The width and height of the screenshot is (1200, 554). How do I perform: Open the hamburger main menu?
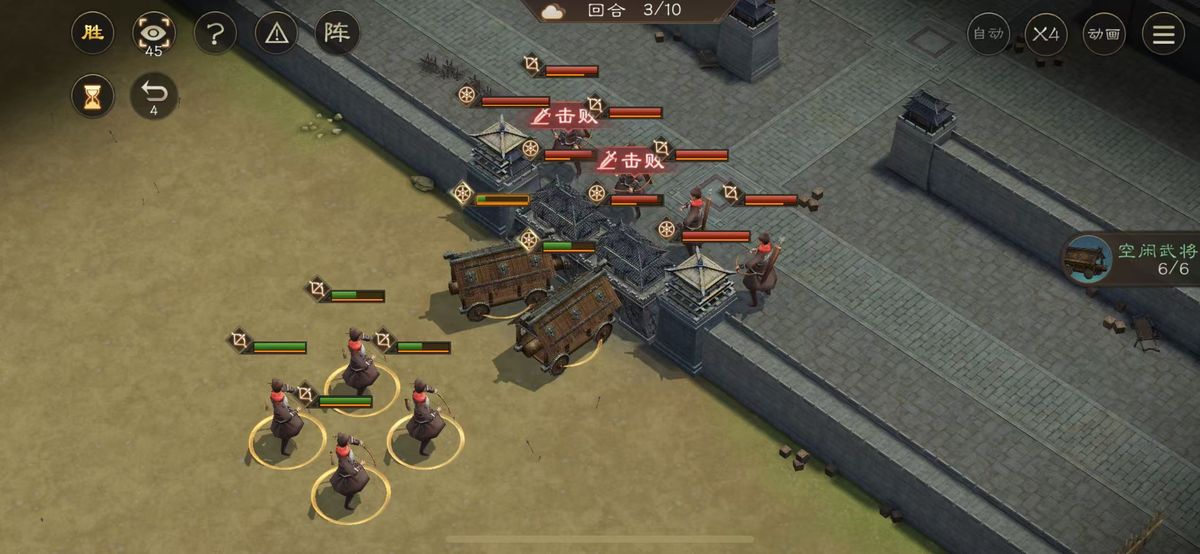pyautogui.click(x=1164, y=34)
